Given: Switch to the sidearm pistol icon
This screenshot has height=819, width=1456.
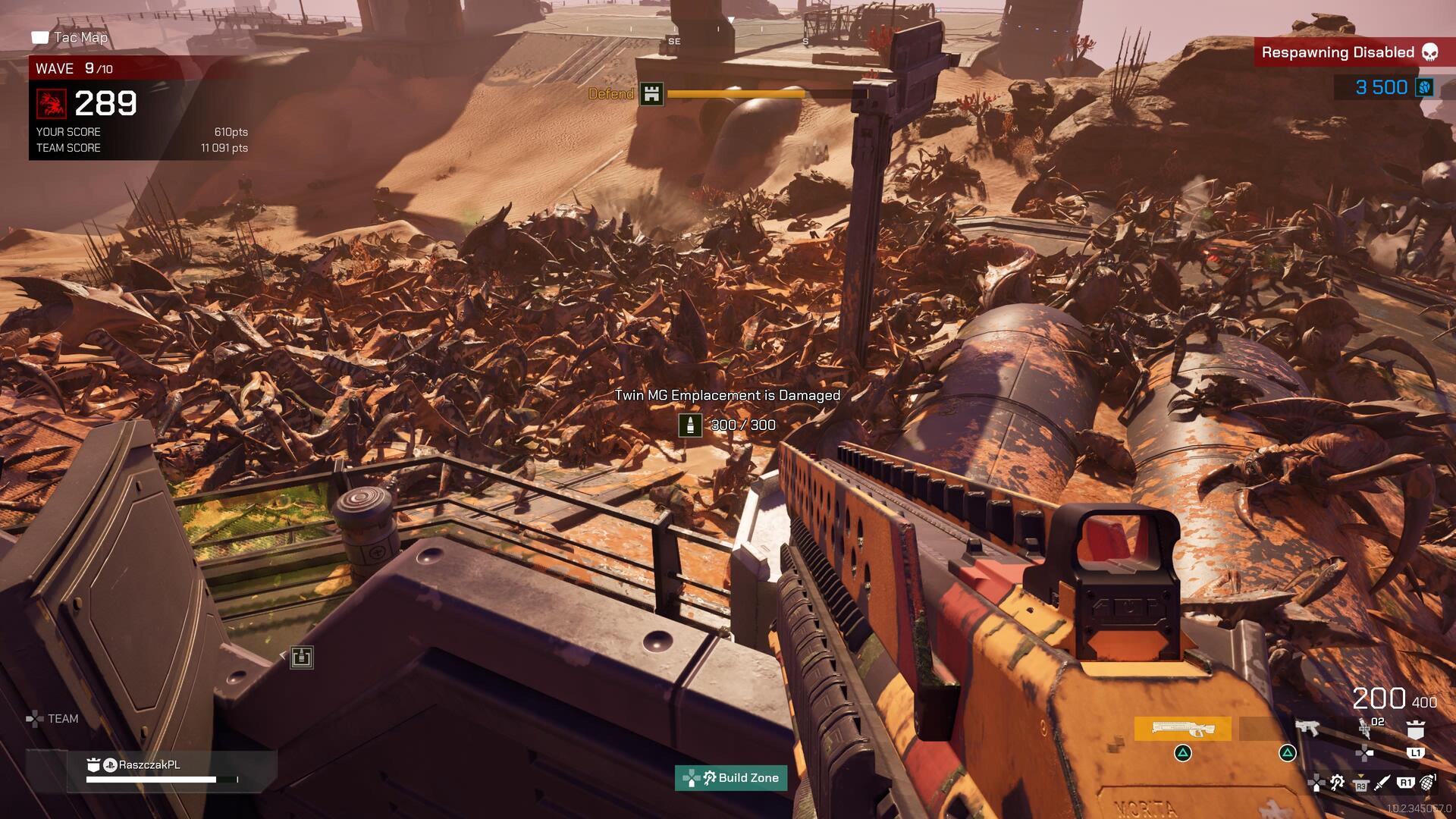Looking at the screenshot, I should [1306, 728].
